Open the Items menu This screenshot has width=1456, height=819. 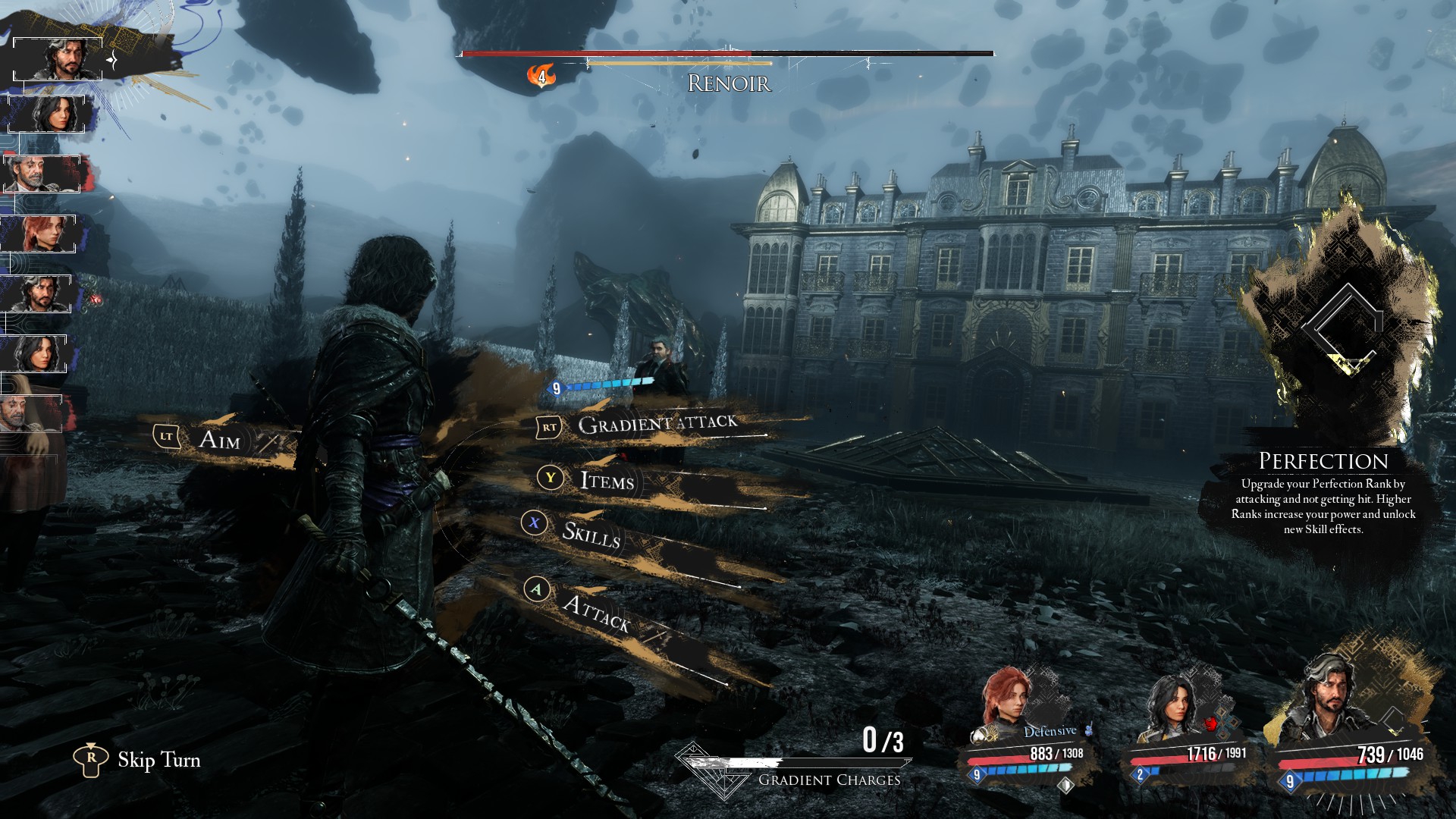tap(606, 480)
